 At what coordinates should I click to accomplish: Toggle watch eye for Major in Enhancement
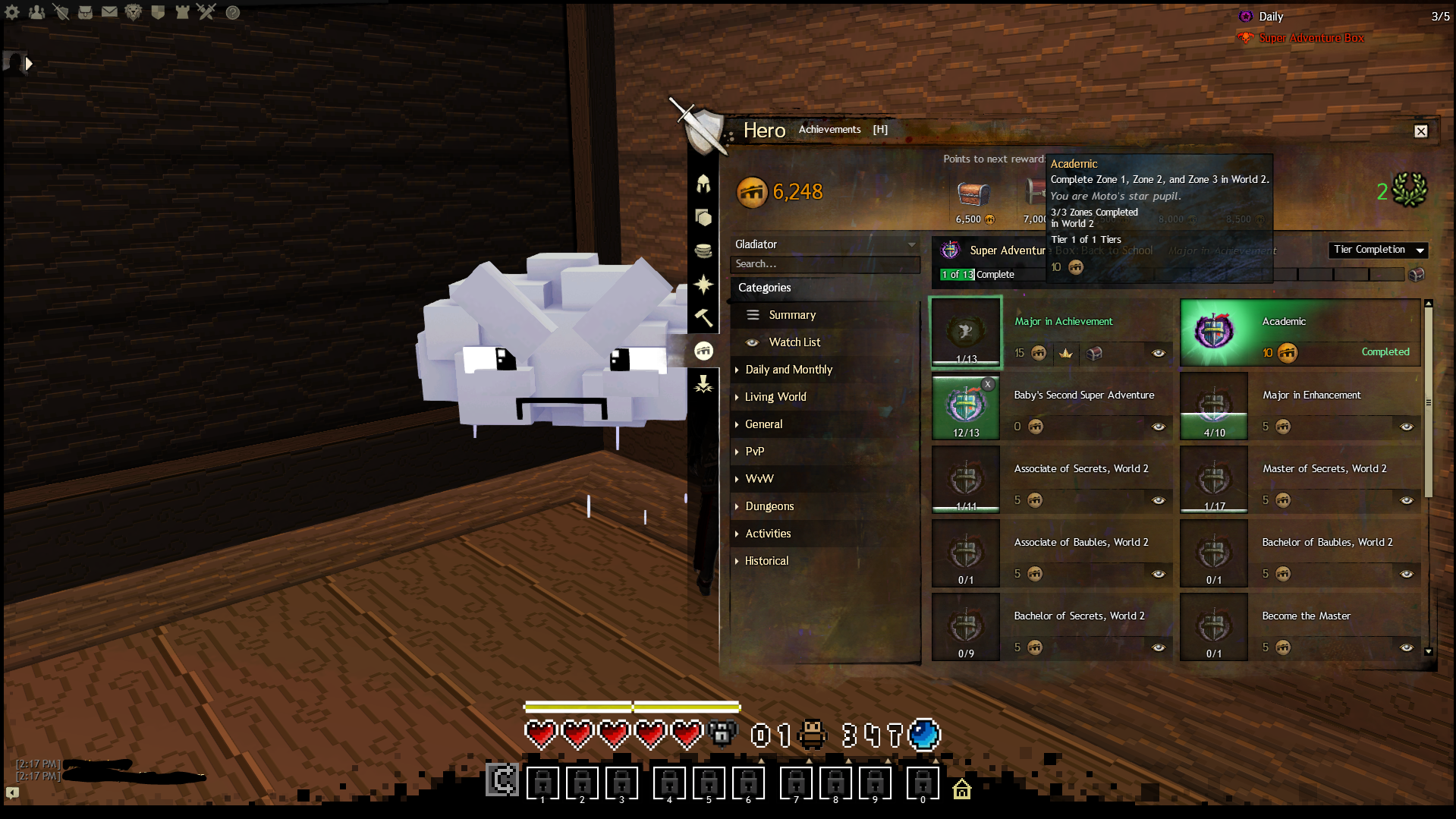click(x=1406, y=427)
